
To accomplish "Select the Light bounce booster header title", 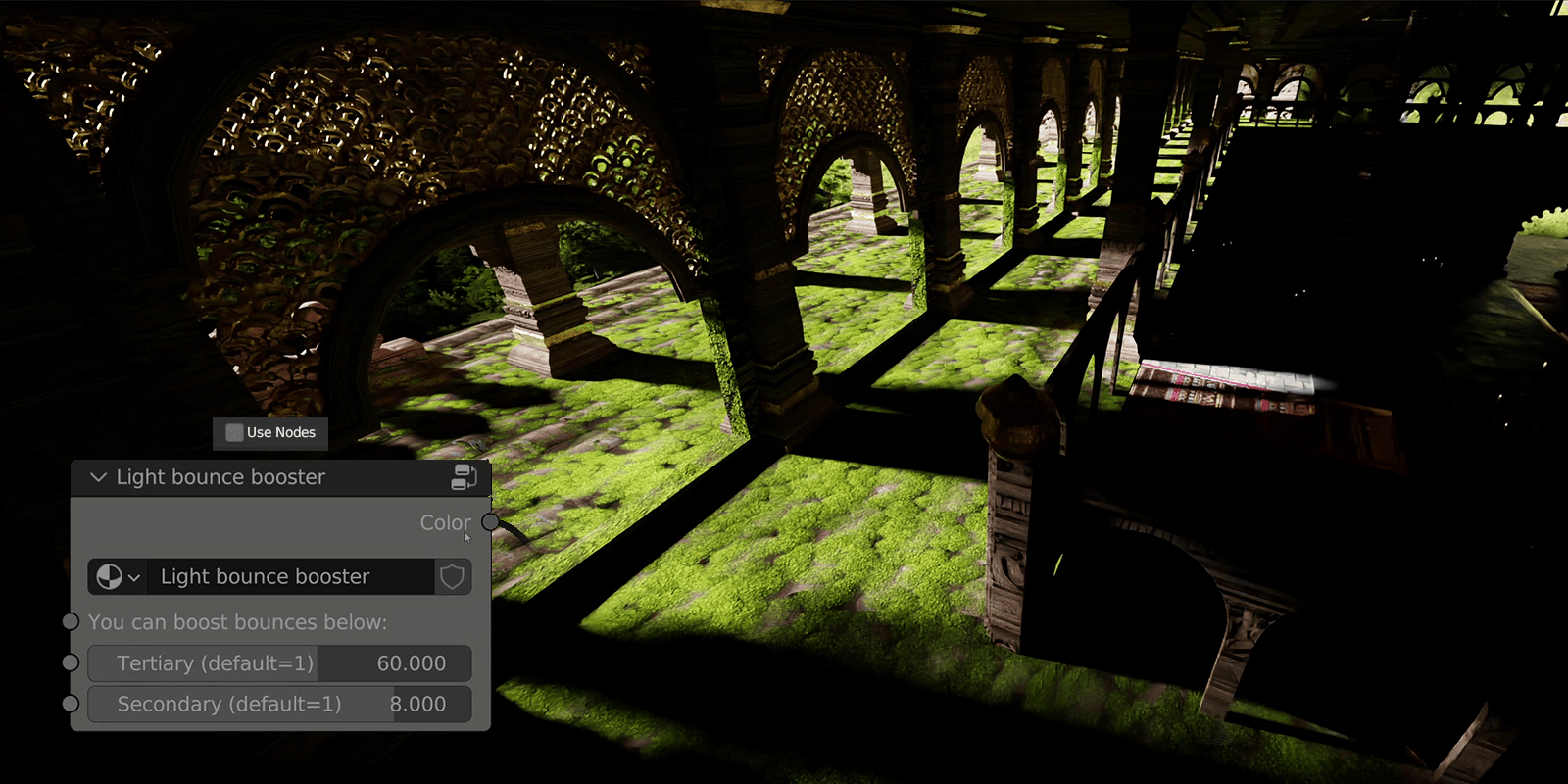I will [x=220, y=477].
